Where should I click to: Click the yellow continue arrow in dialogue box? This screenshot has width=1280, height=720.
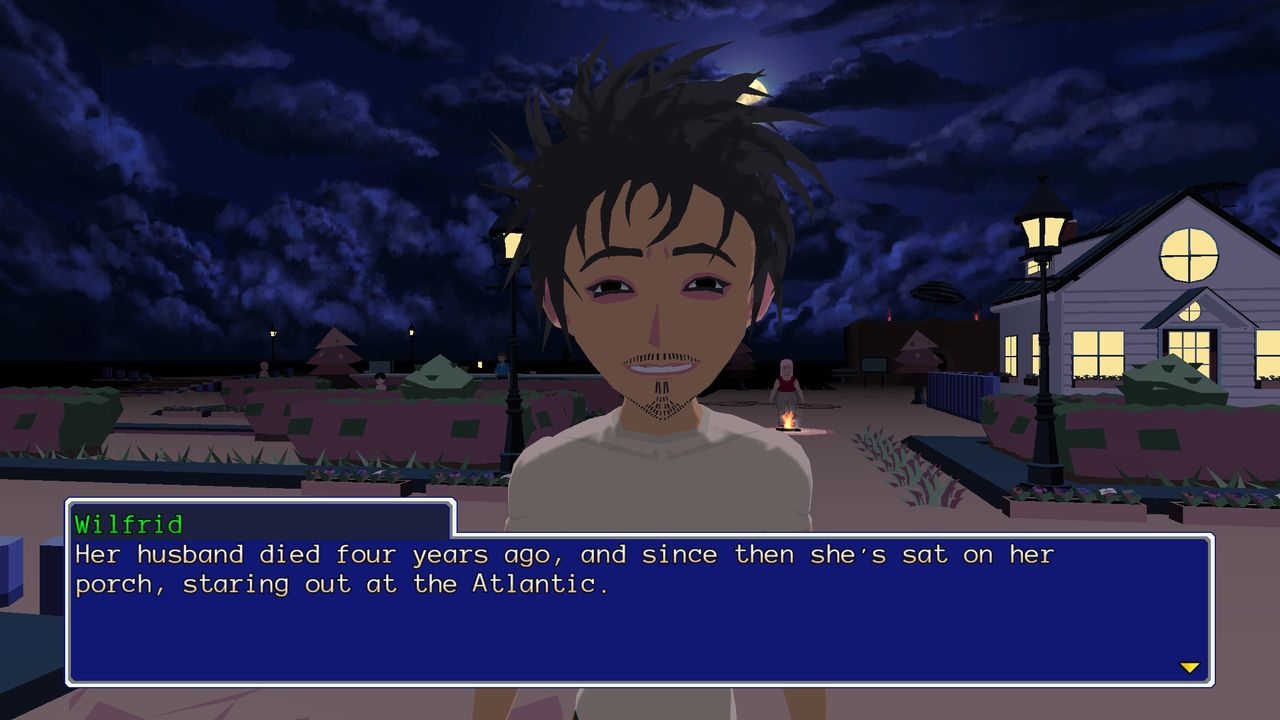[x=1189, y=667]
